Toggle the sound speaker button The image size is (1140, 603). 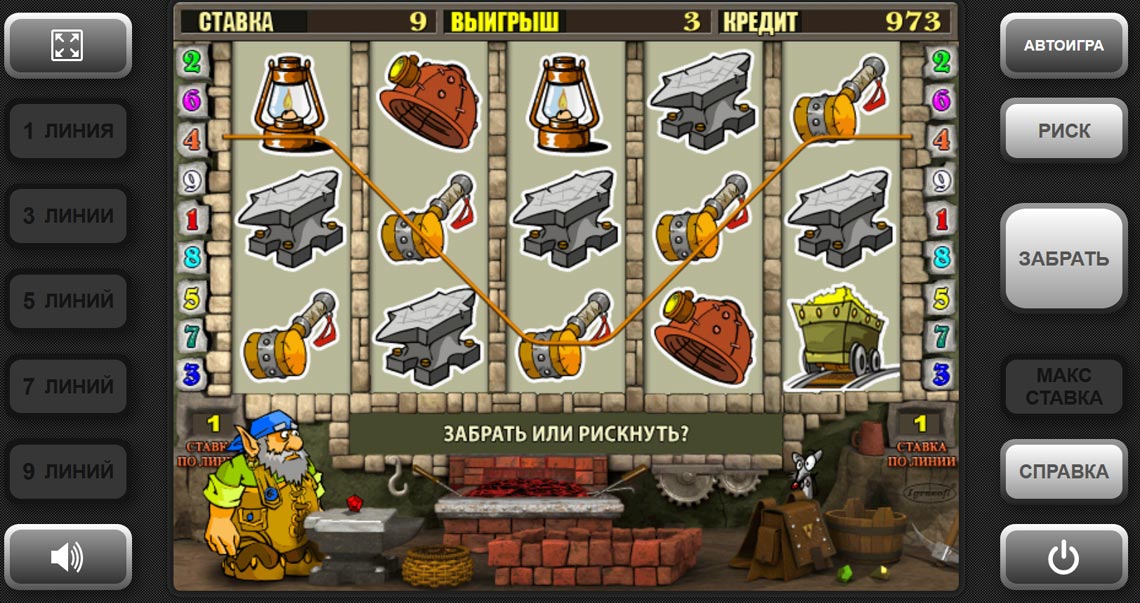(67, 557)
